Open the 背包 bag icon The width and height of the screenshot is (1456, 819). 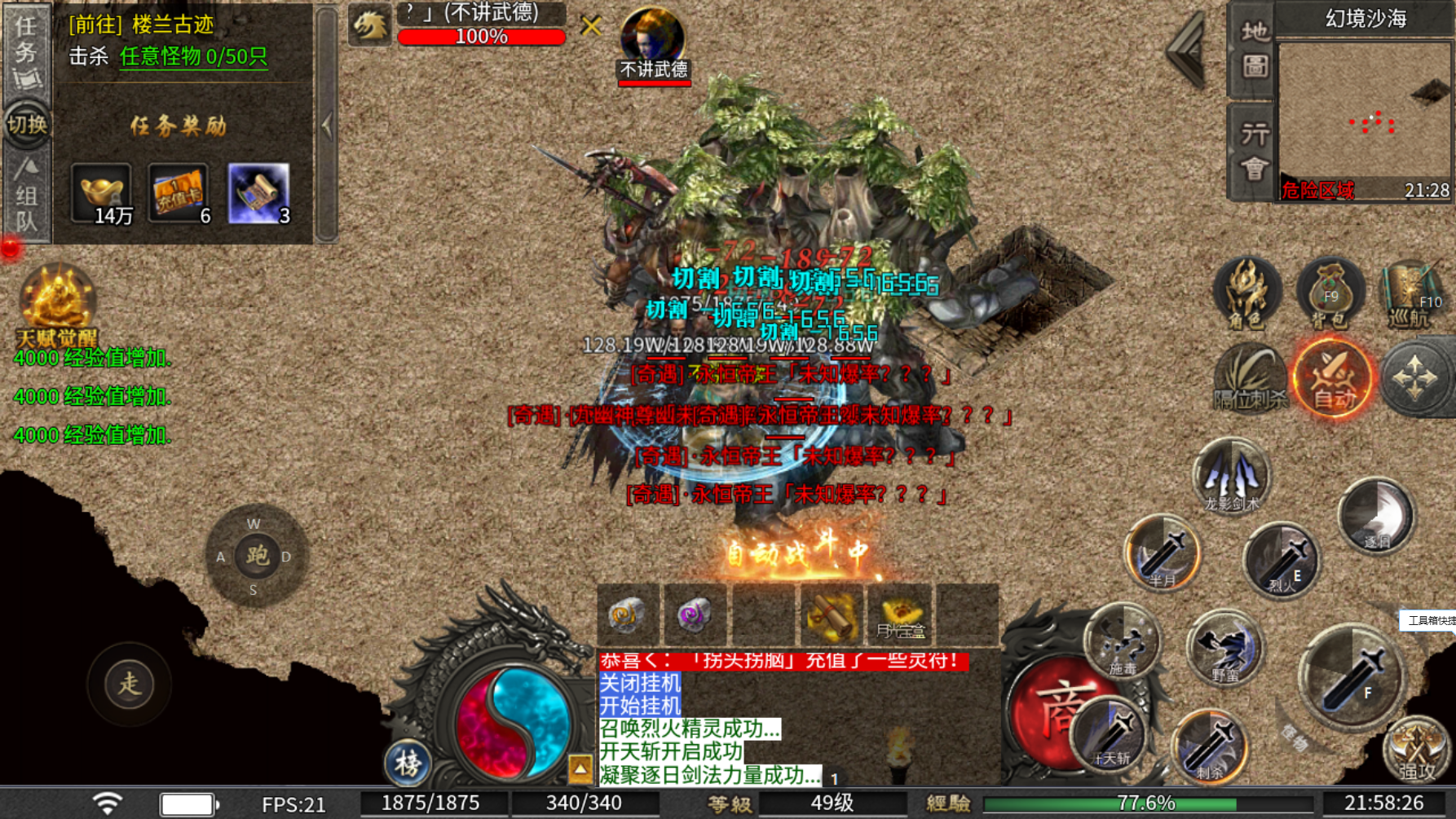(1330, 293)
